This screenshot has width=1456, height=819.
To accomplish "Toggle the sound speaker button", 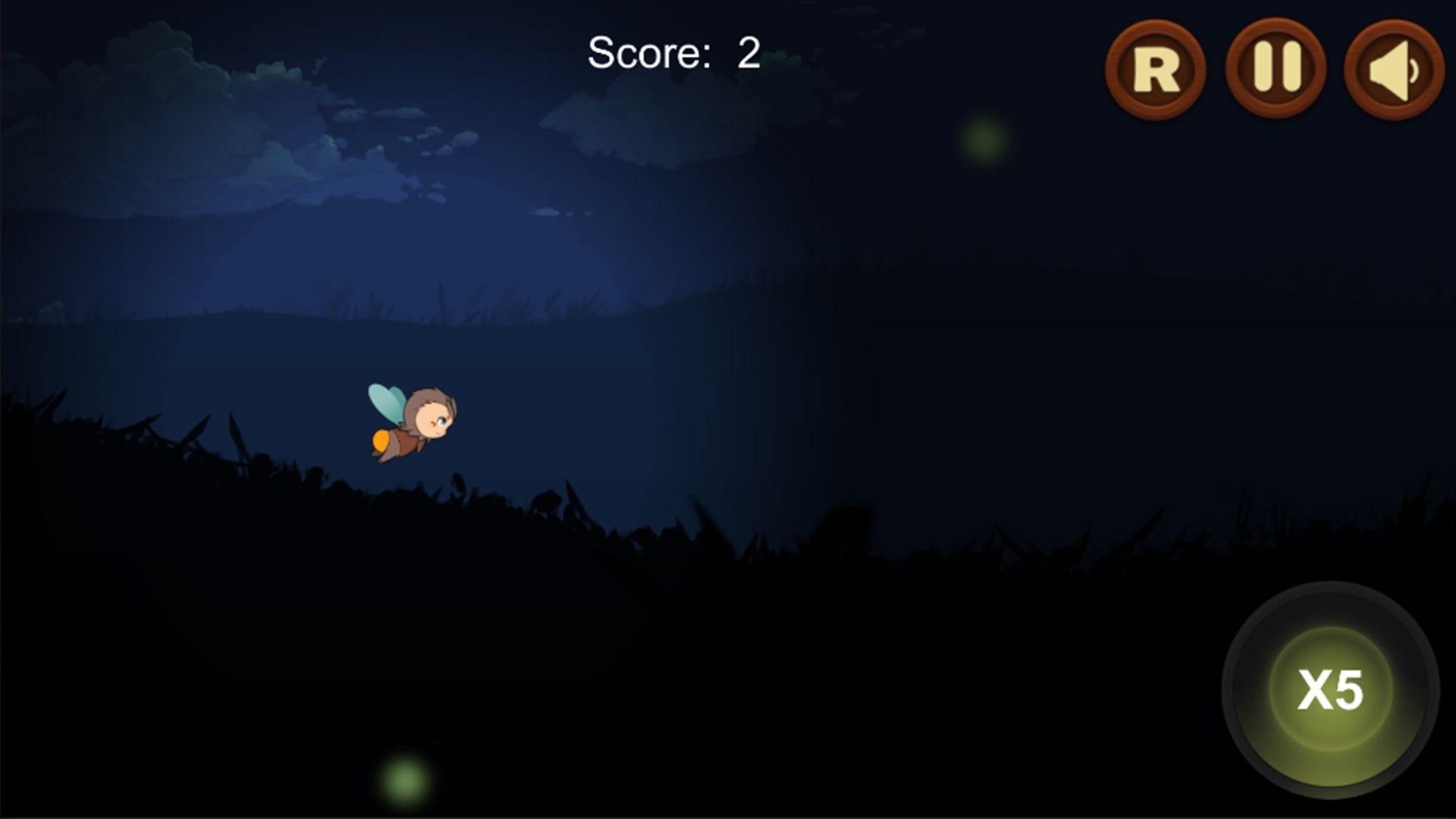I will (x=1394, y=69).
